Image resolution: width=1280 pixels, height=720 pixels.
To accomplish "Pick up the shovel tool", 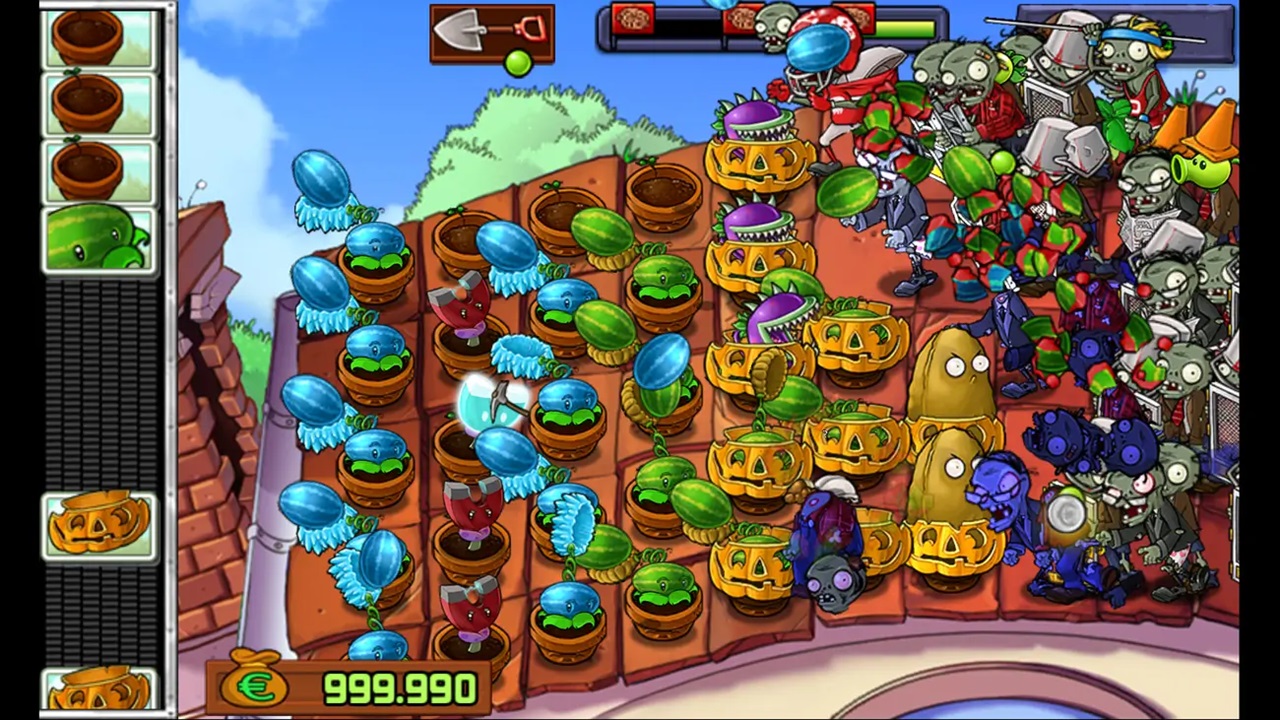I will (x=491, y=34).
